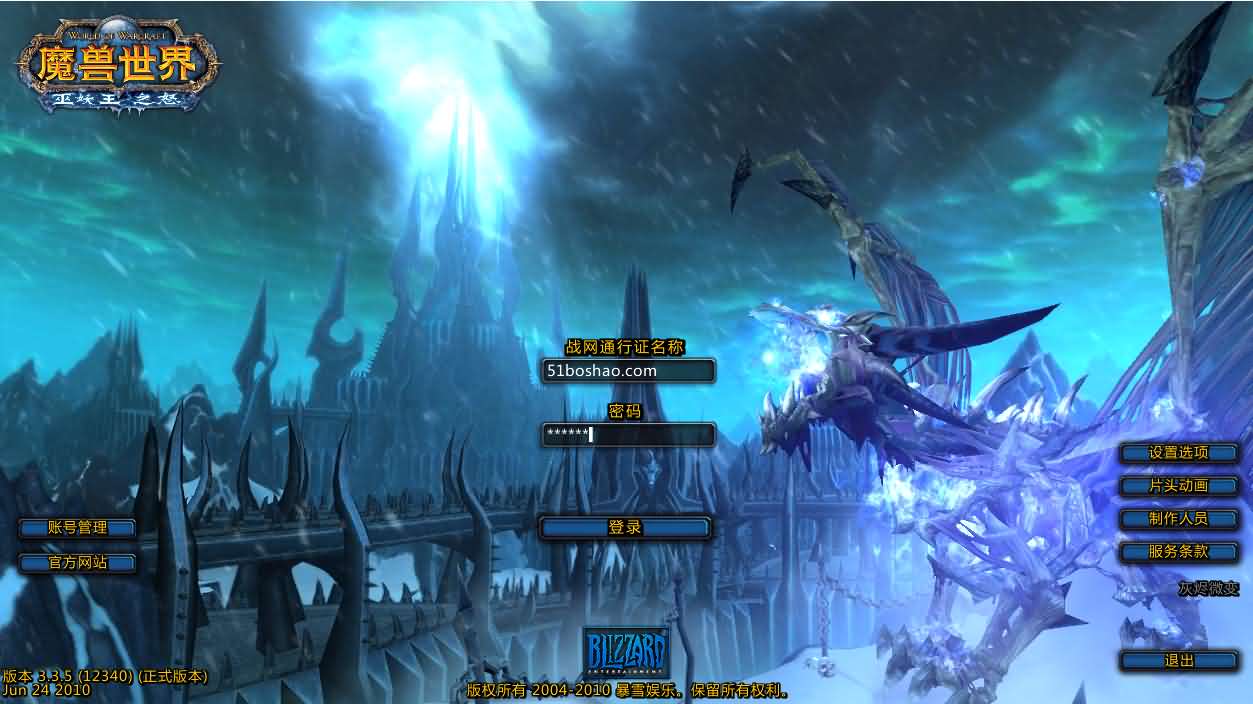Select the 密码 password field
Screen dimensions: 1253x704
(628, 434)
